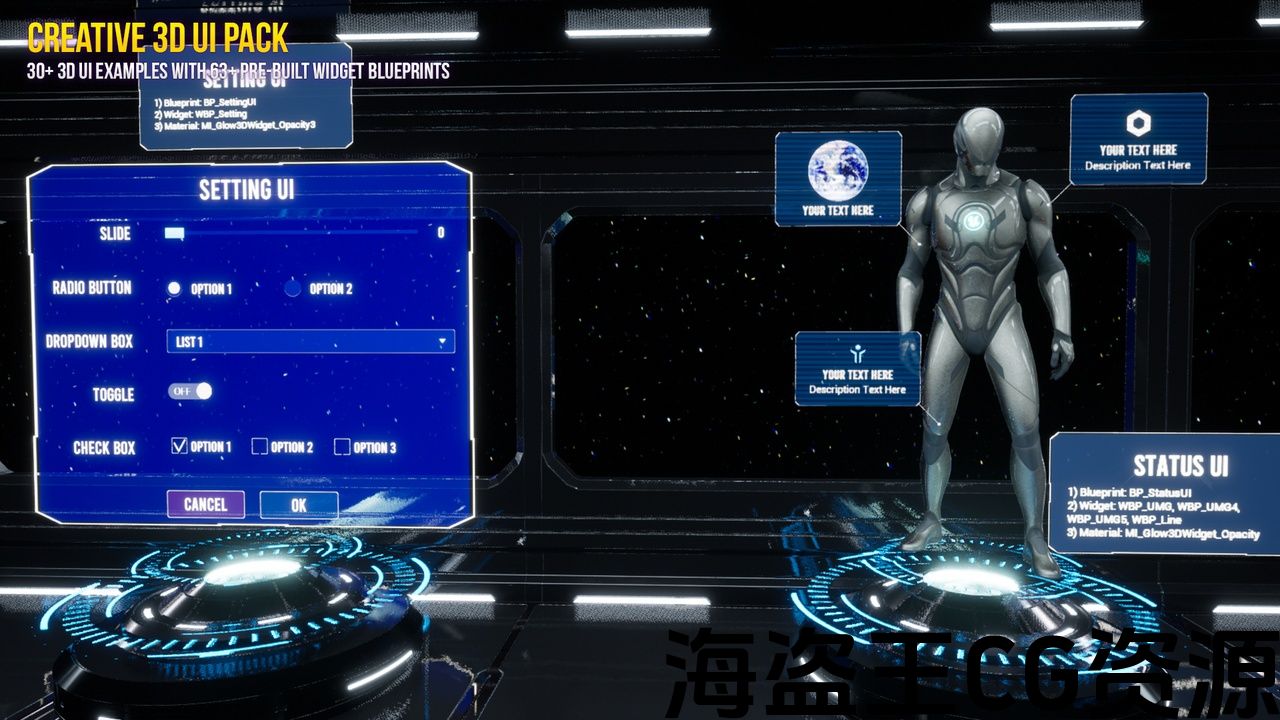Confirm settings with the OK button
1280x720 pixels.
[298, 505]
